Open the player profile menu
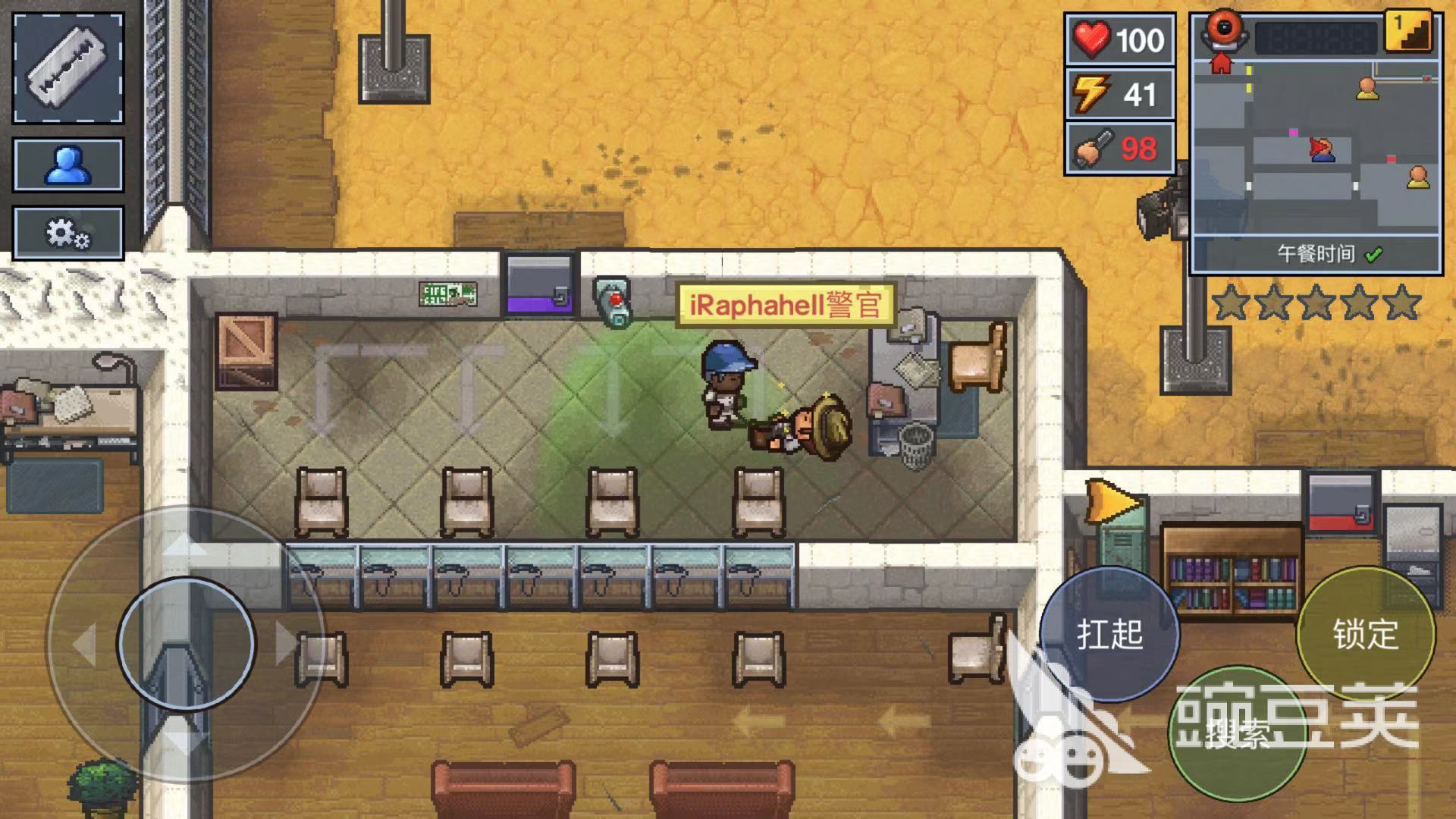The image size is (1456, 819). tap(68, 165)
